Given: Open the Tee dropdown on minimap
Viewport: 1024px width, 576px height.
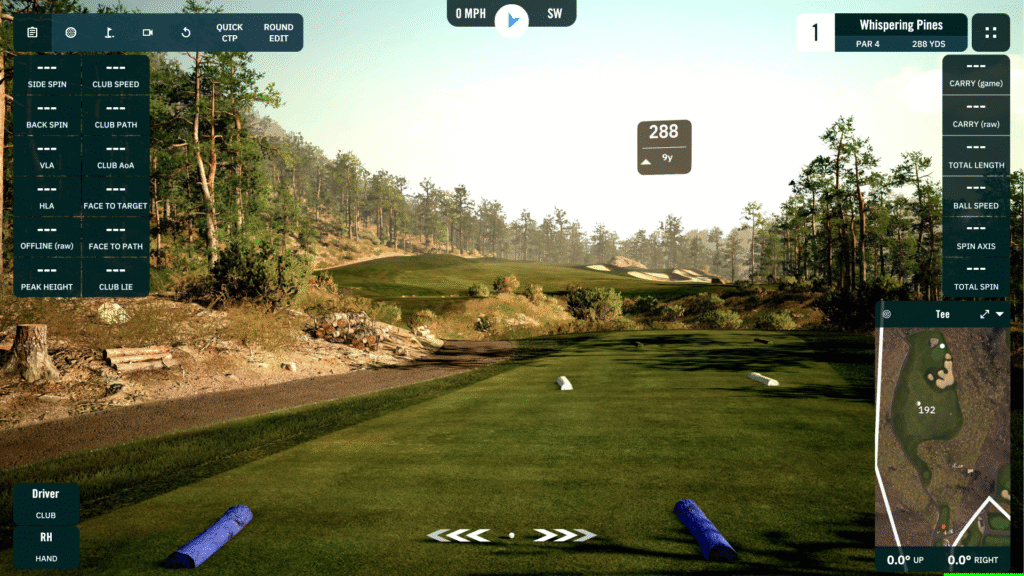Looking at the screenshot, I should 1000,314.
